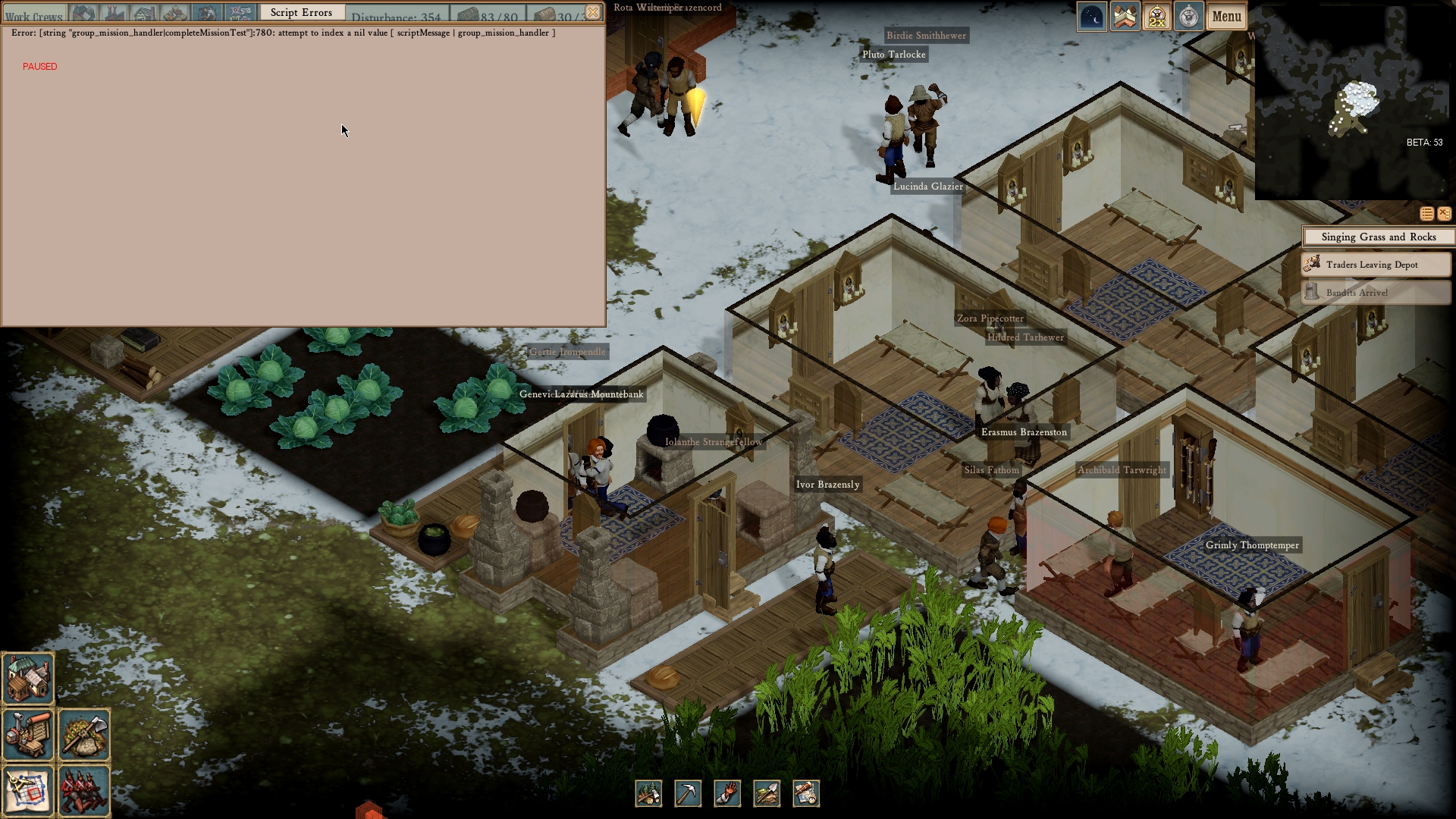
Task: Click the clear-notifications icon with the X
Action: (1444, 214)
